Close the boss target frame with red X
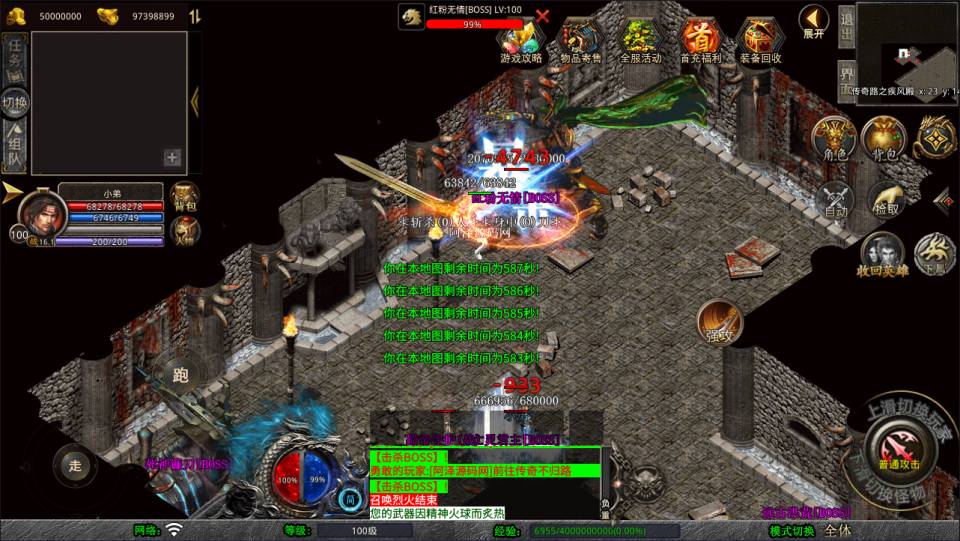Viewport: 960px width, 541px height. pos(543,16)
